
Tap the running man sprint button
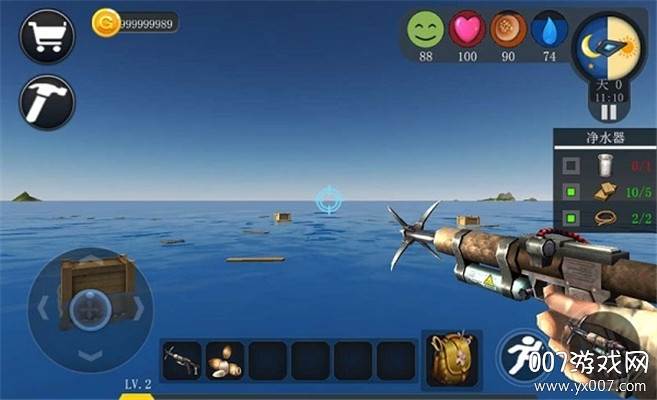(x=523, y=357)
